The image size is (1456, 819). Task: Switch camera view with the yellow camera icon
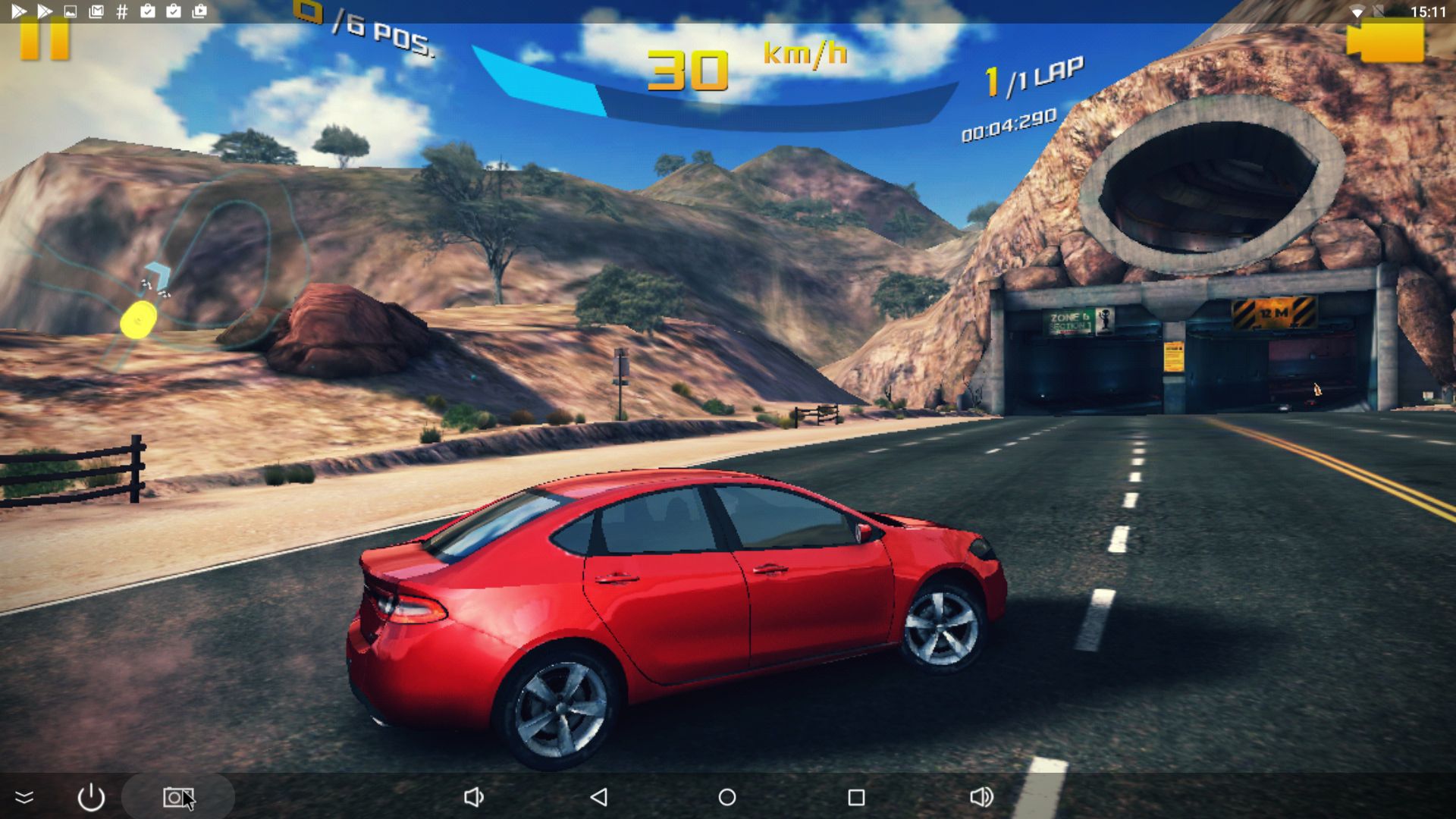pyautogui.click(x=1385, y=41)
